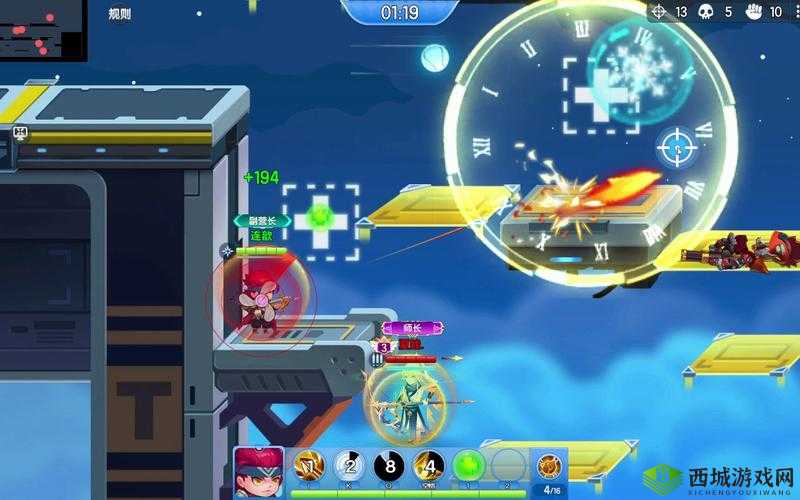
Task: Activate the golden skill showing cooldown 1
Action: 308,467
